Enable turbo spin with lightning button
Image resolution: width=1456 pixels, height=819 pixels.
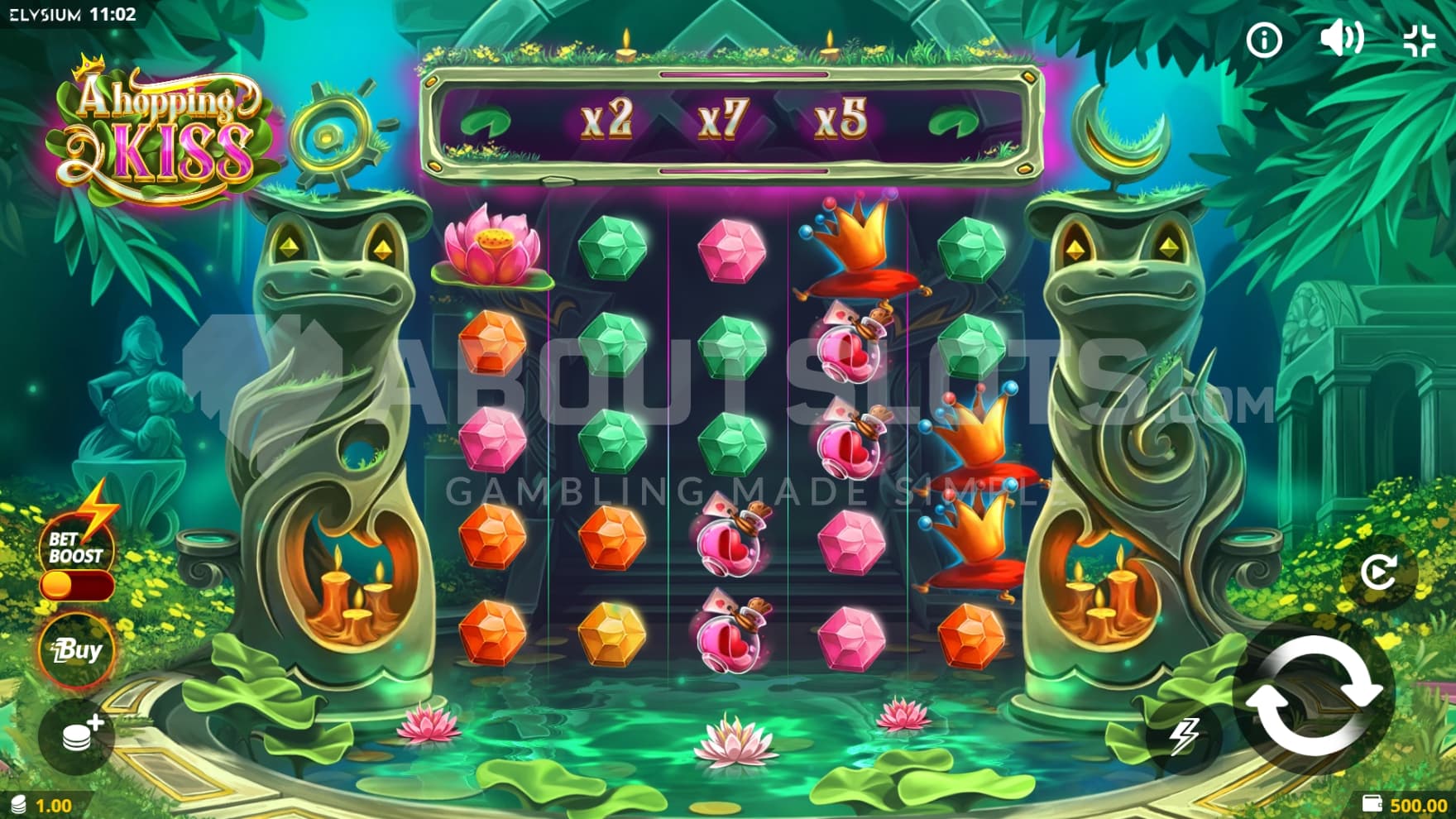point(1185,735)
